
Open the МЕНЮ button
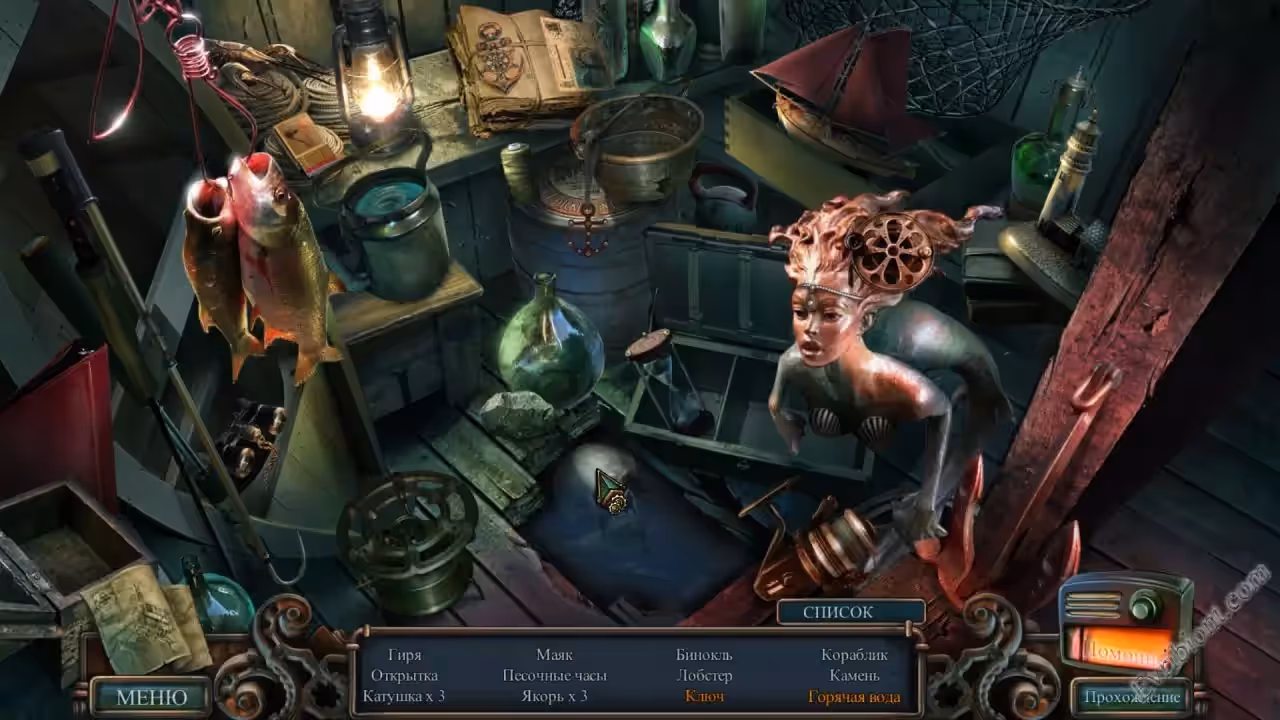151,697
